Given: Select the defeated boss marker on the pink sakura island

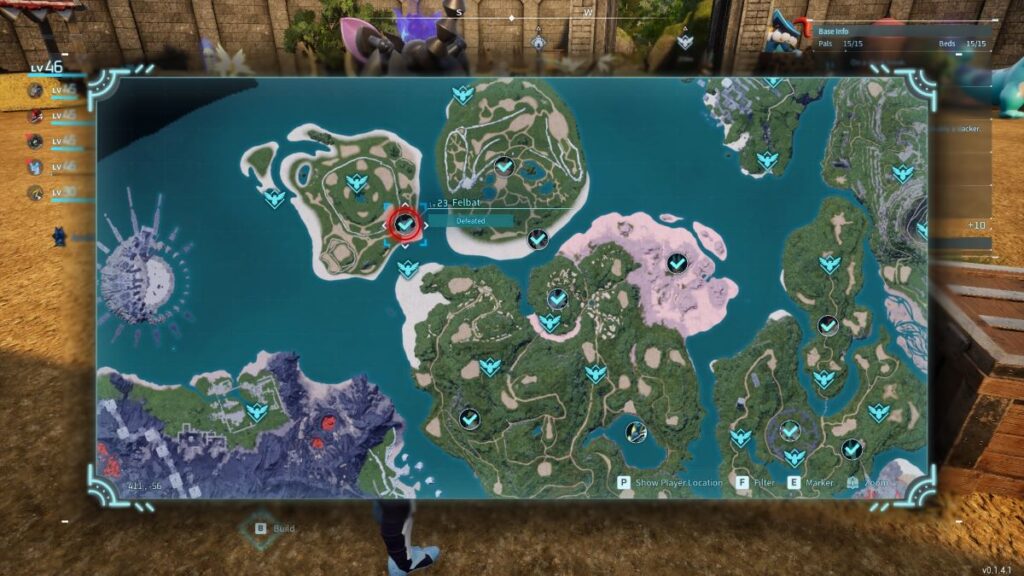Looking at the screenshot, I should click(x=677, y=263).
